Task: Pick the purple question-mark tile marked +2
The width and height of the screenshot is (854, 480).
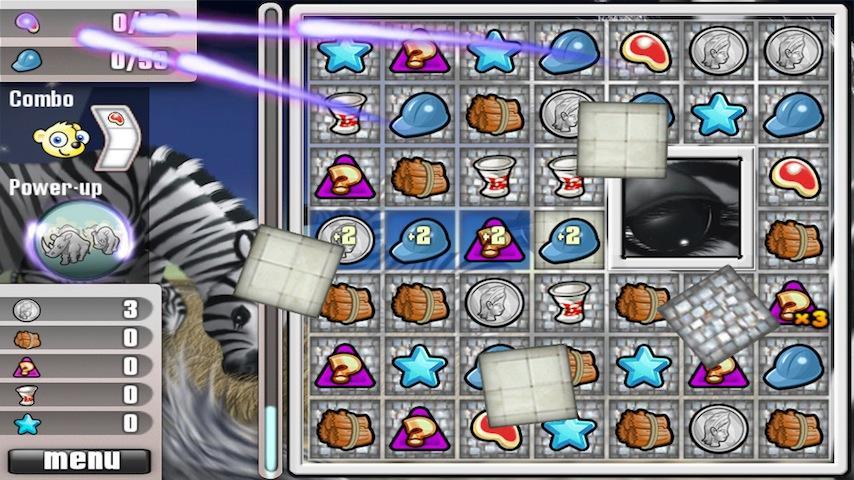Action: click(x=493, y=240)
